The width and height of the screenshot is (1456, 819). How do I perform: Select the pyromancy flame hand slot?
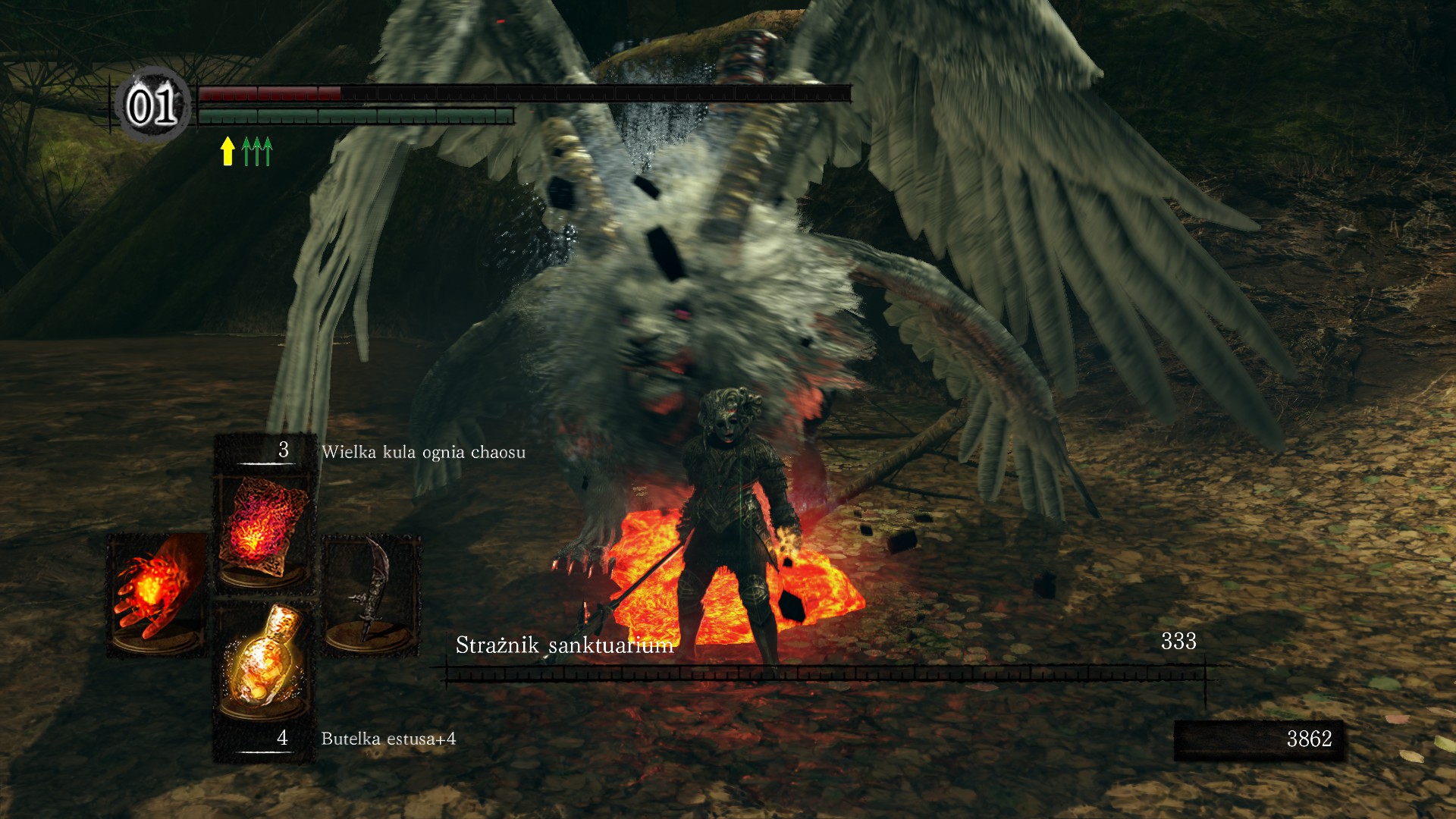coord(155,593)
